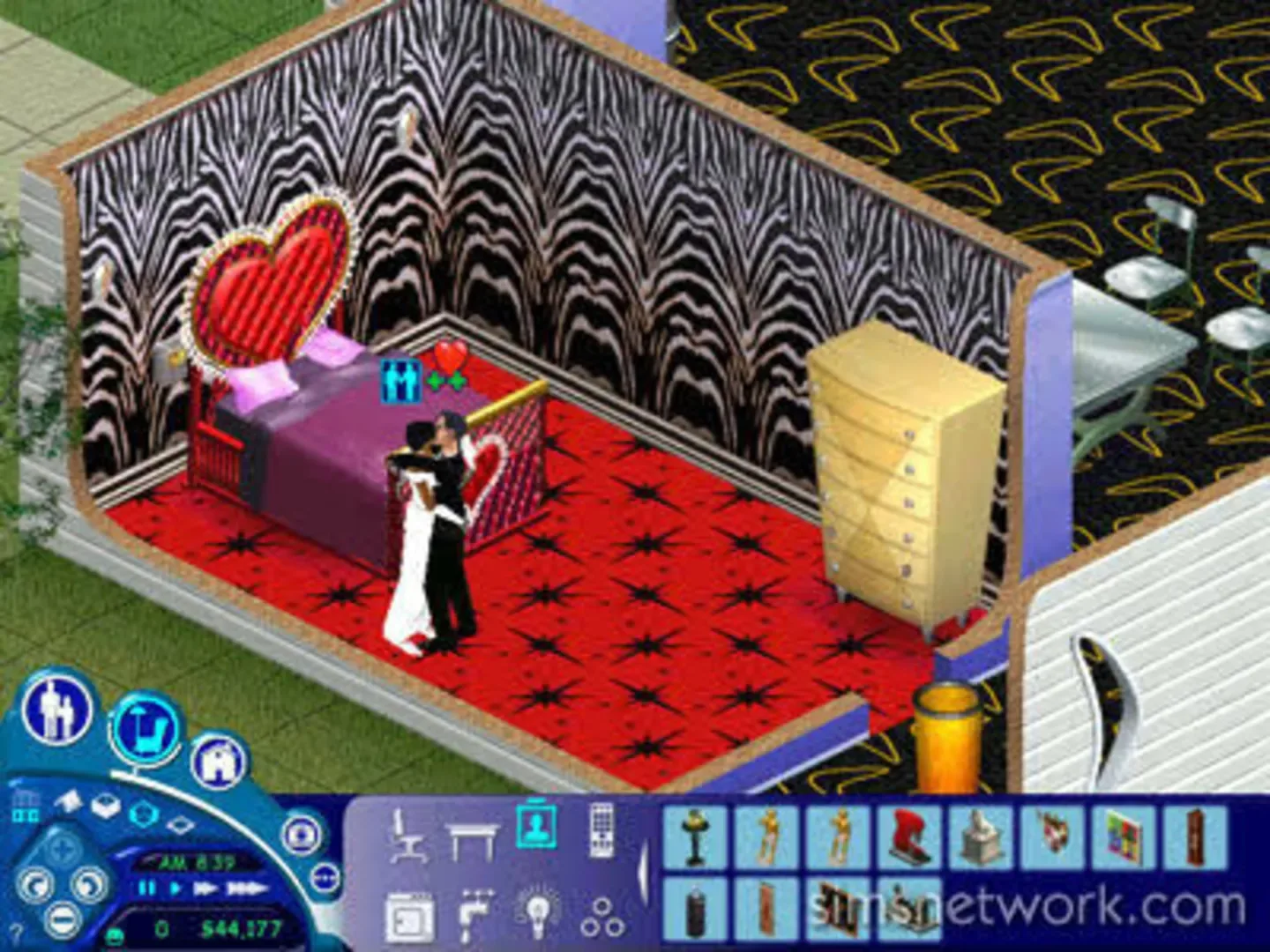The width and height of the screenshot is (1270, 952).
Task: Open the appliances oven category
Action: [409, 914]
